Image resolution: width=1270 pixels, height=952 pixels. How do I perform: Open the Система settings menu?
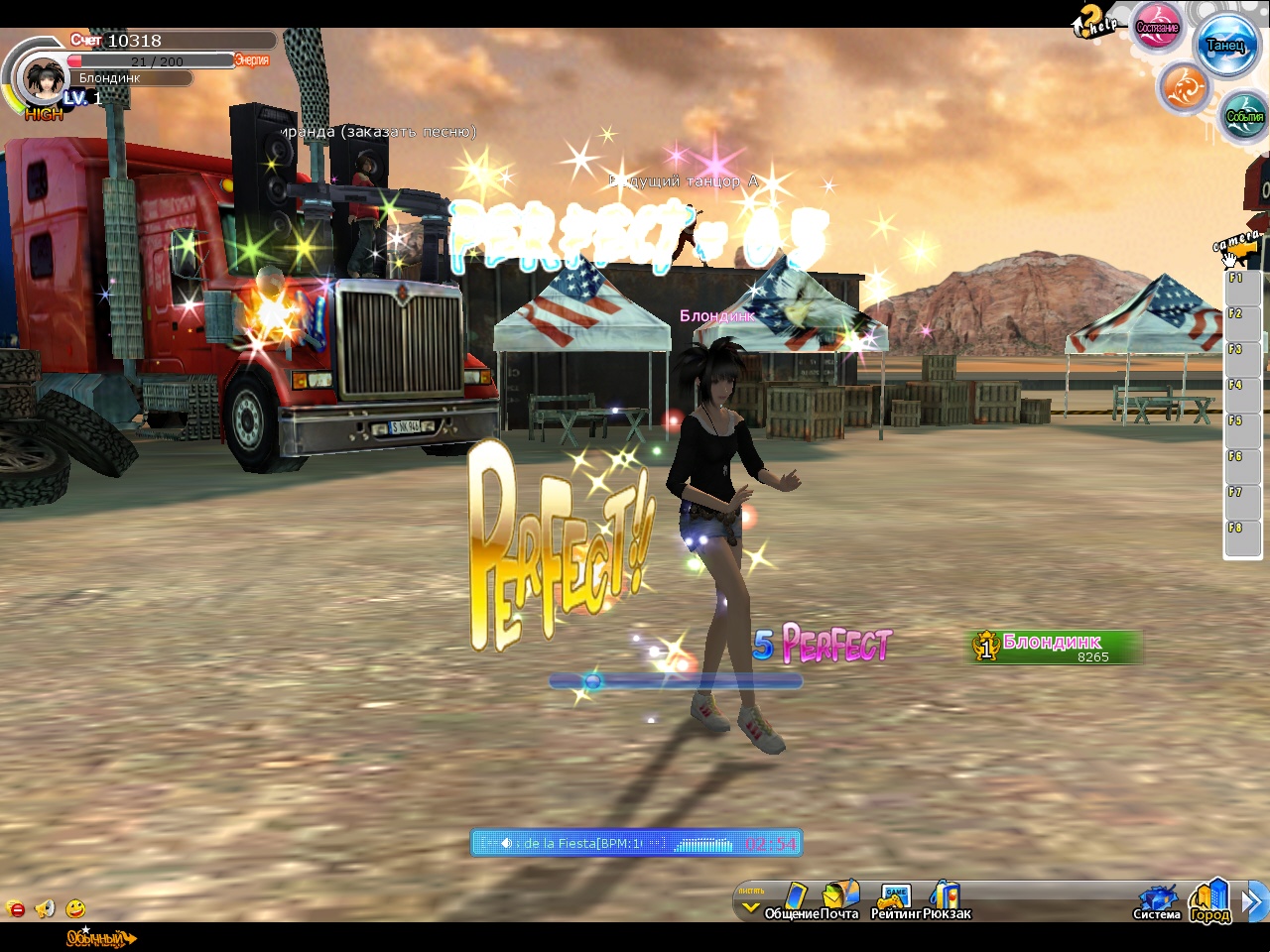(1157, 902)
